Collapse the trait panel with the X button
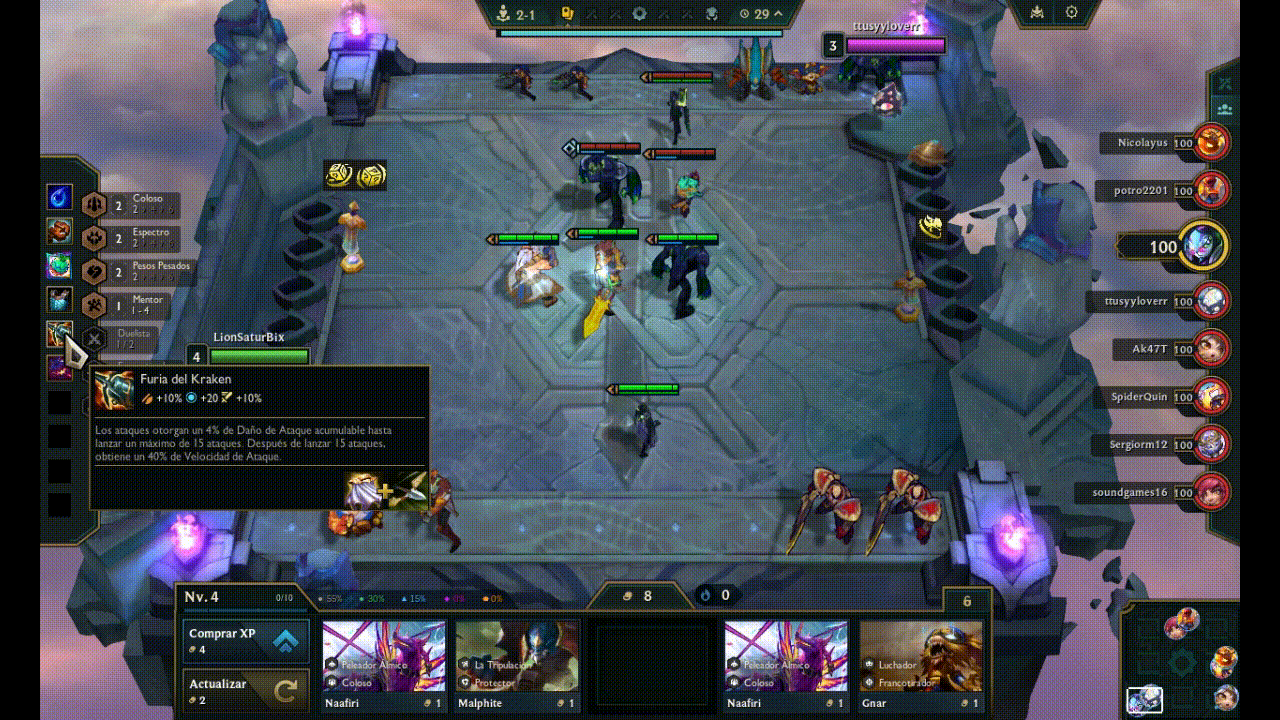Screen dimensions: 1280x720 coord(95,338)
